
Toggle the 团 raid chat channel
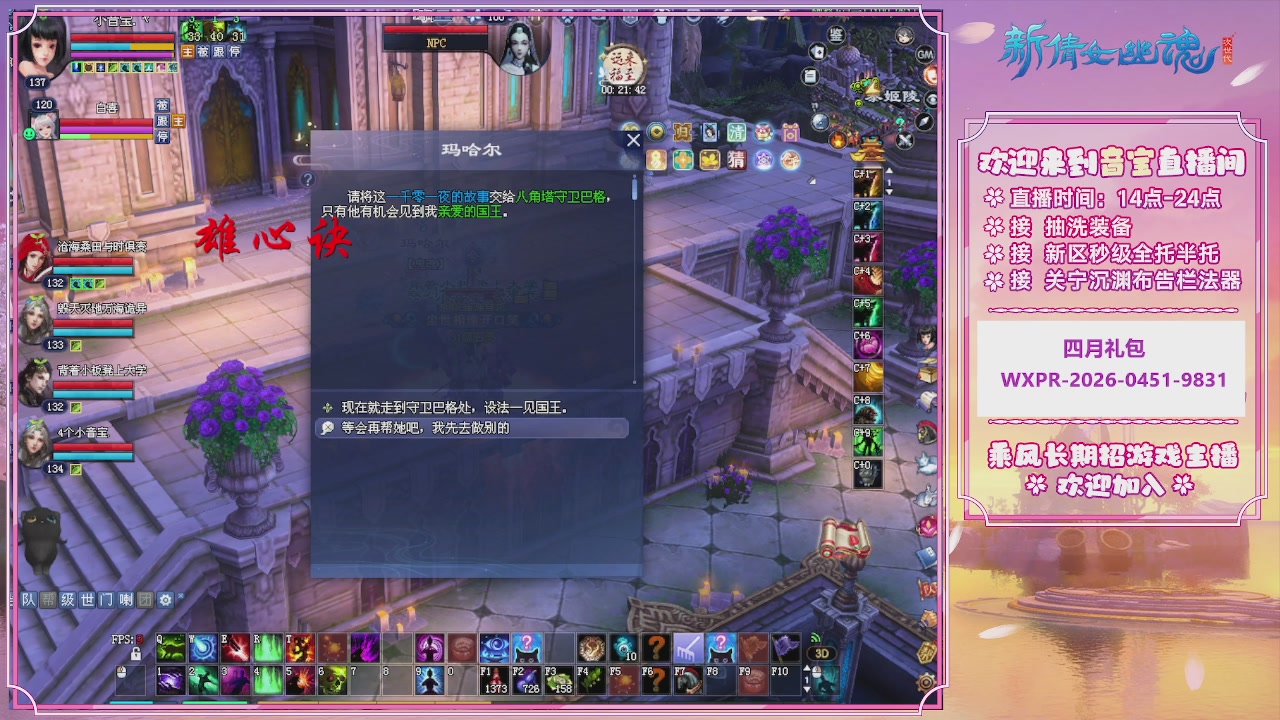145,600
